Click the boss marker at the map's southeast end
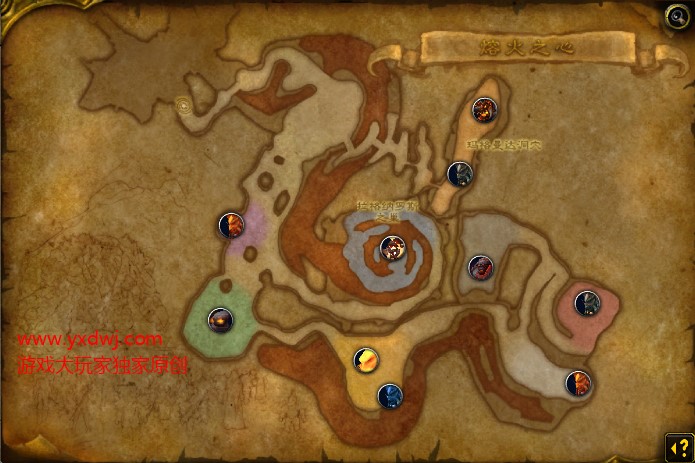Screen dimensions: 695x463 pyautogui.click(x=577, y=383)
